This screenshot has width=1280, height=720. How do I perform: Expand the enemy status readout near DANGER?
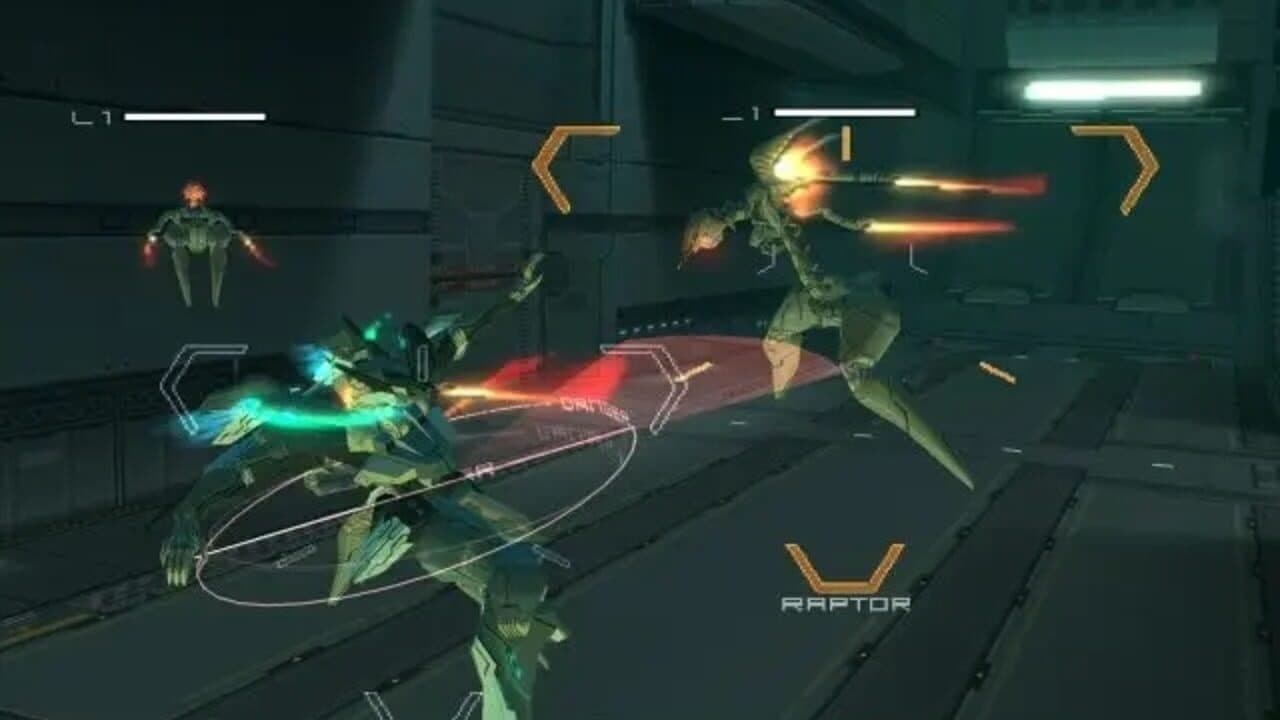[568, 428]
